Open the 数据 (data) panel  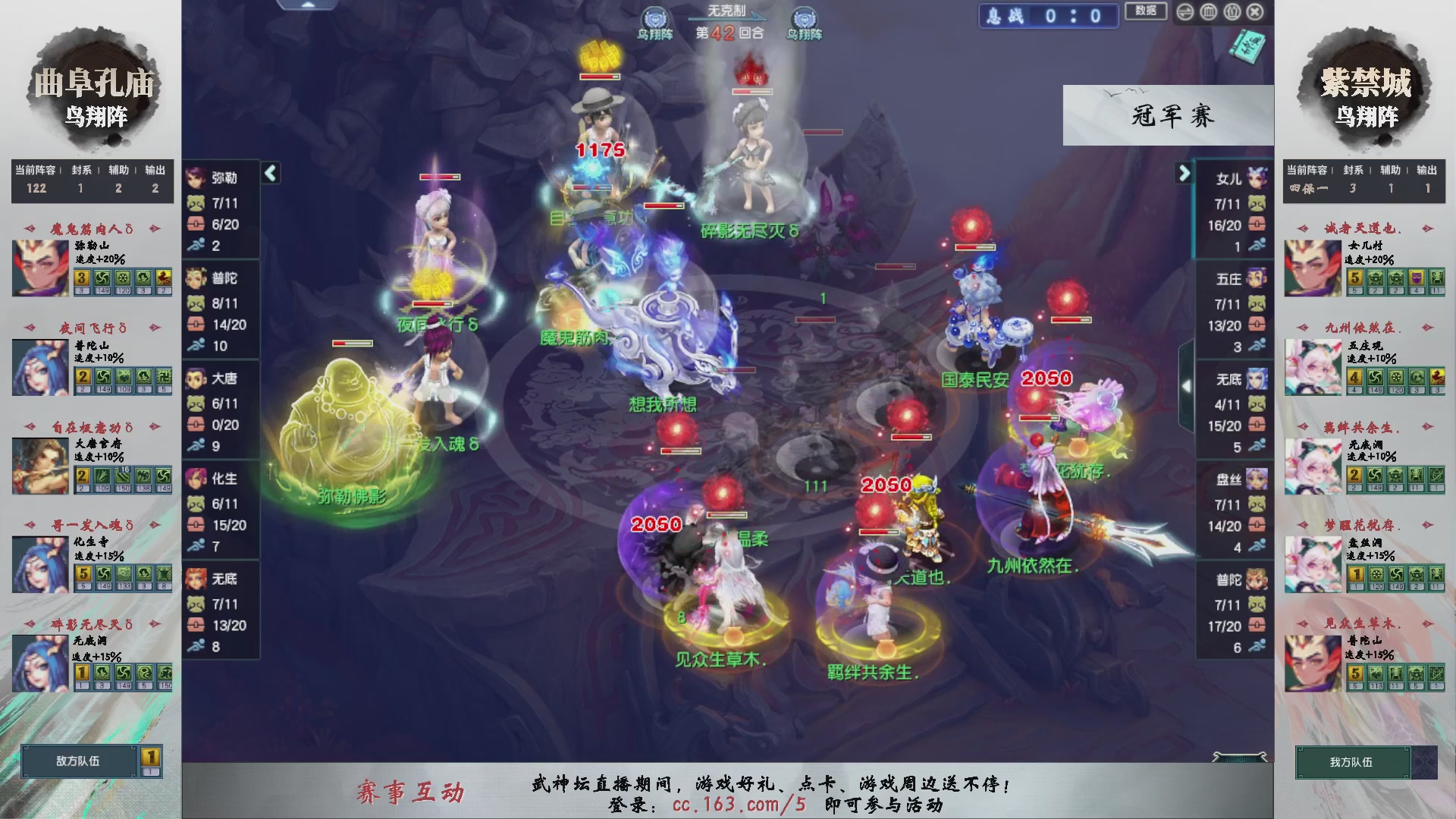coord(1145,12)
